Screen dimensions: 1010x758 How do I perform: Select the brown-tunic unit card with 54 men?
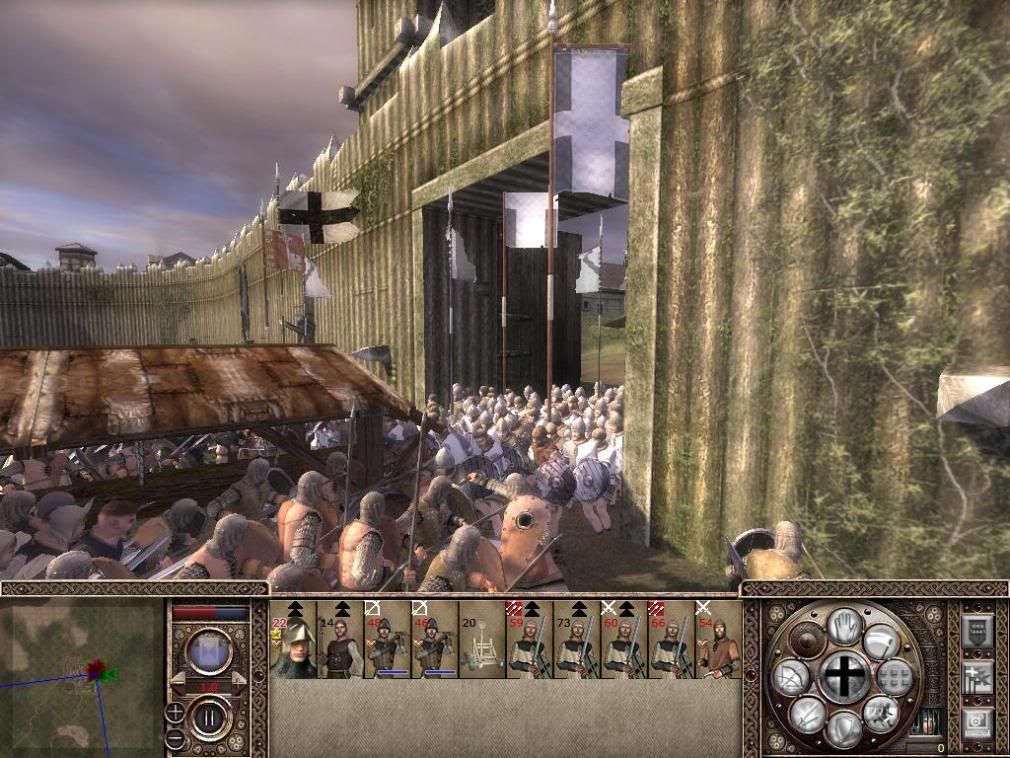click(719, 641)
